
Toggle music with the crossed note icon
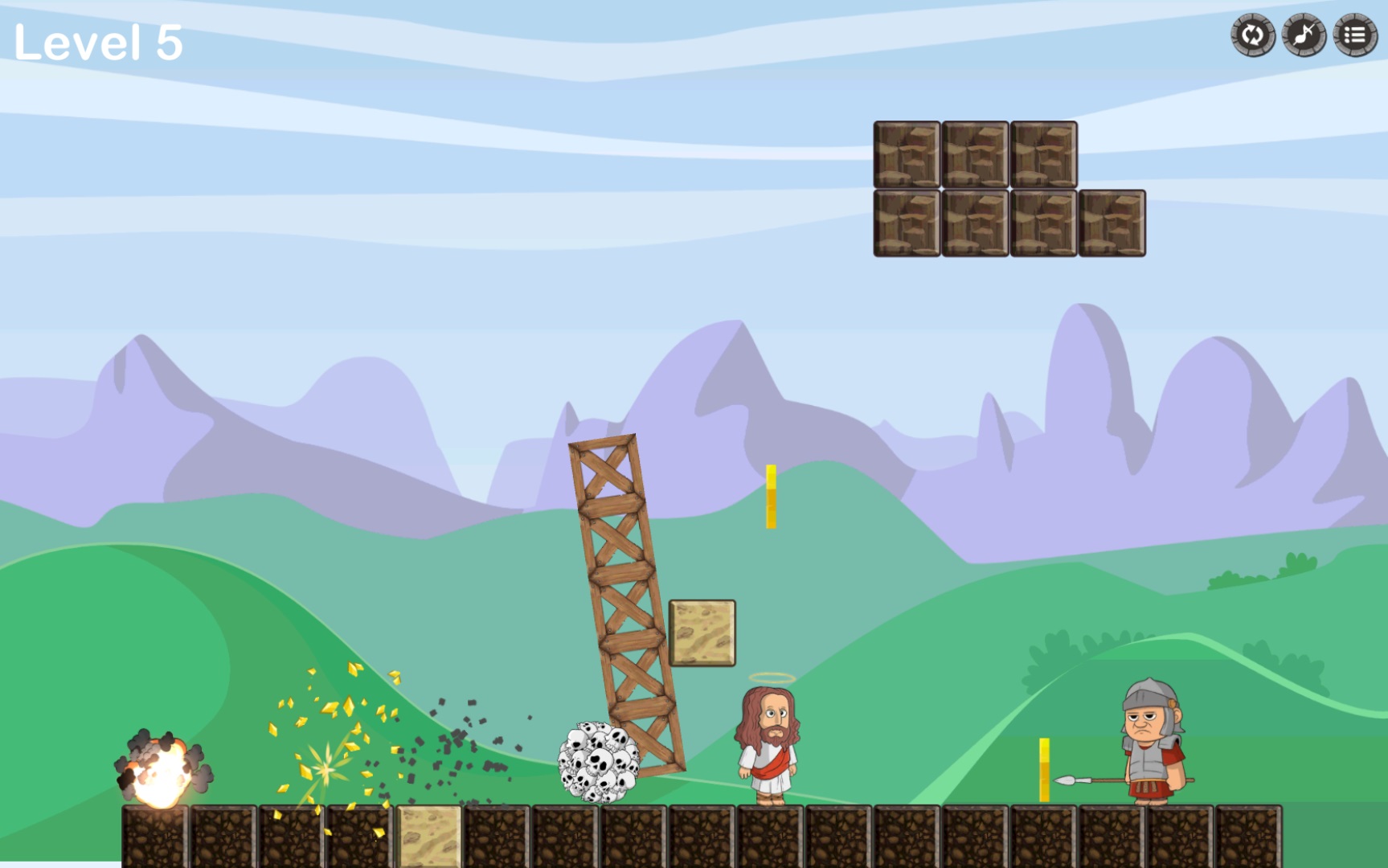[1304, 35]
